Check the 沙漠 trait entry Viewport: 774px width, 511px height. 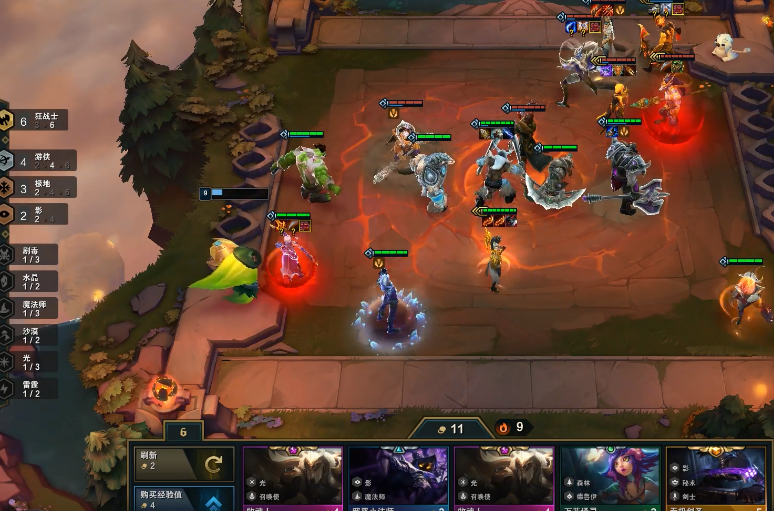[x=30, y=335]
